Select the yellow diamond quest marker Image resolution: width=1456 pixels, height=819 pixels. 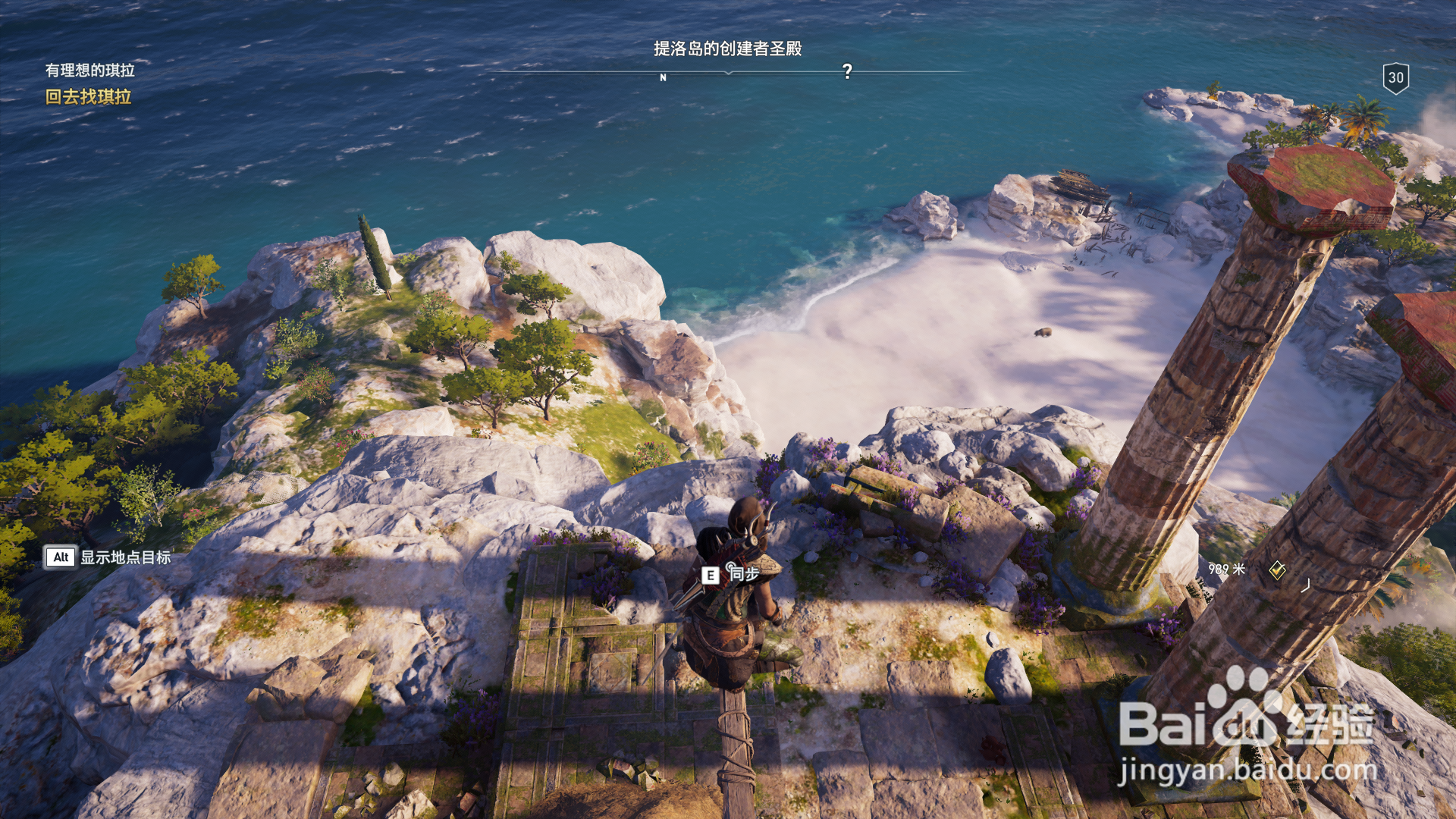coord(1277,570)
